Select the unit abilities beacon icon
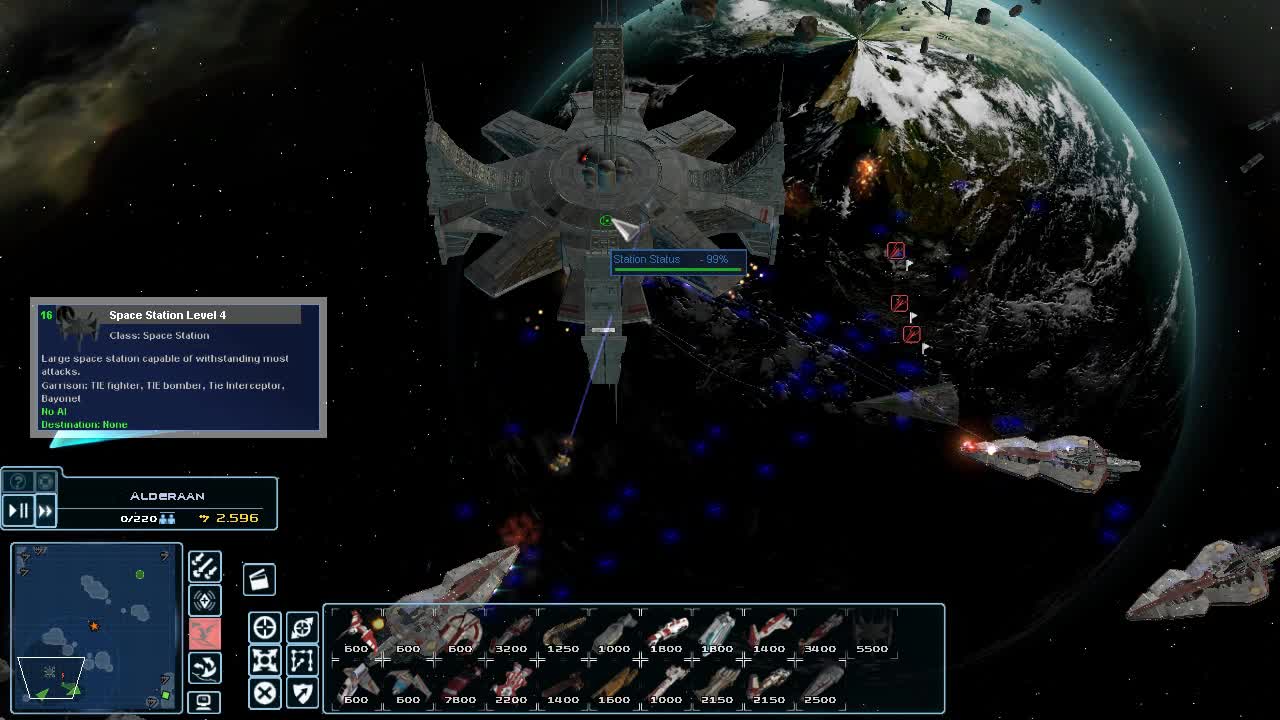1280x720 pixels. point(204,600)
